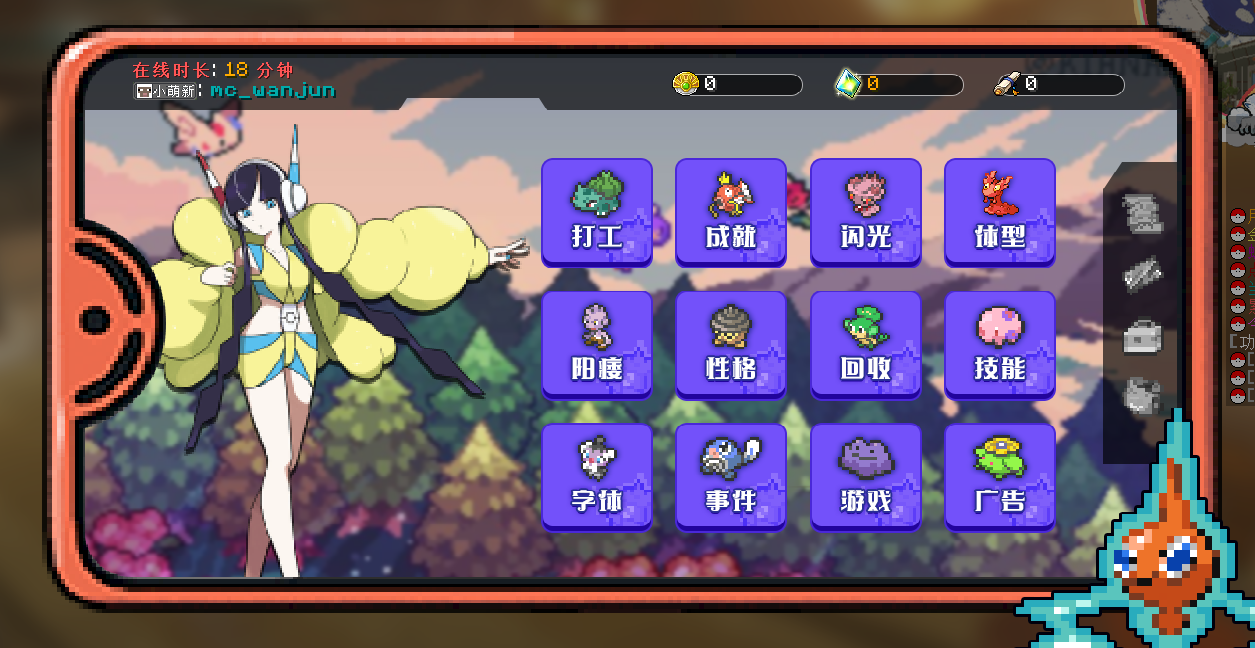1255x648 pixels.
Task: Open the 打工 menu tile
Action: click(597, 212)
